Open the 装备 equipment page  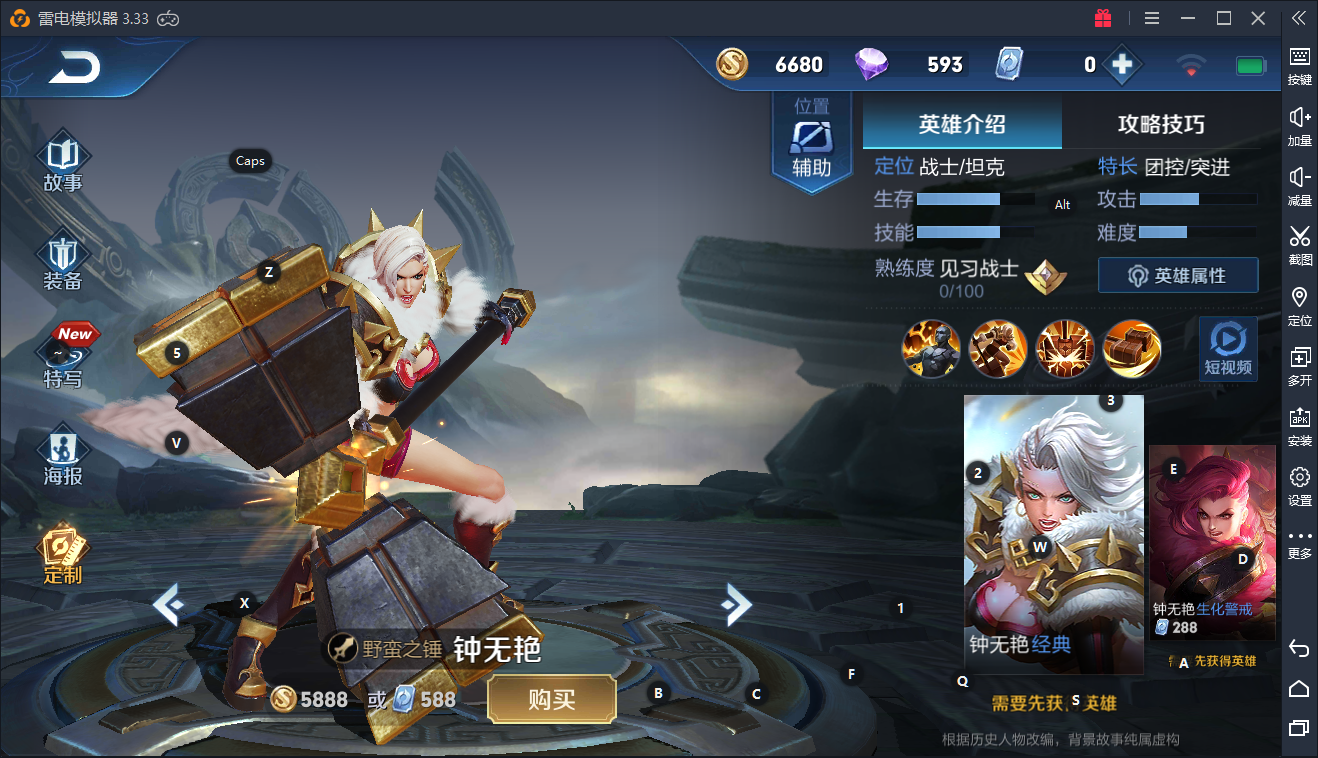point(63,262)
